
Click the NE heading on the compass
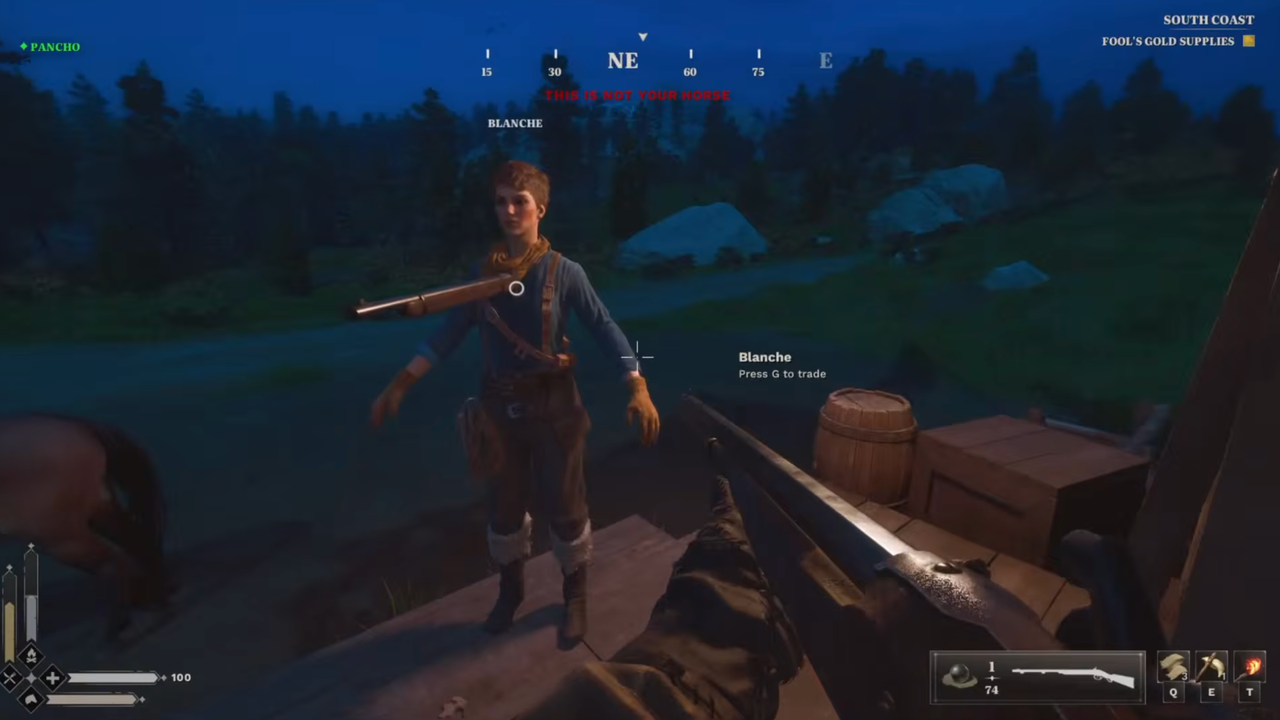622,60
